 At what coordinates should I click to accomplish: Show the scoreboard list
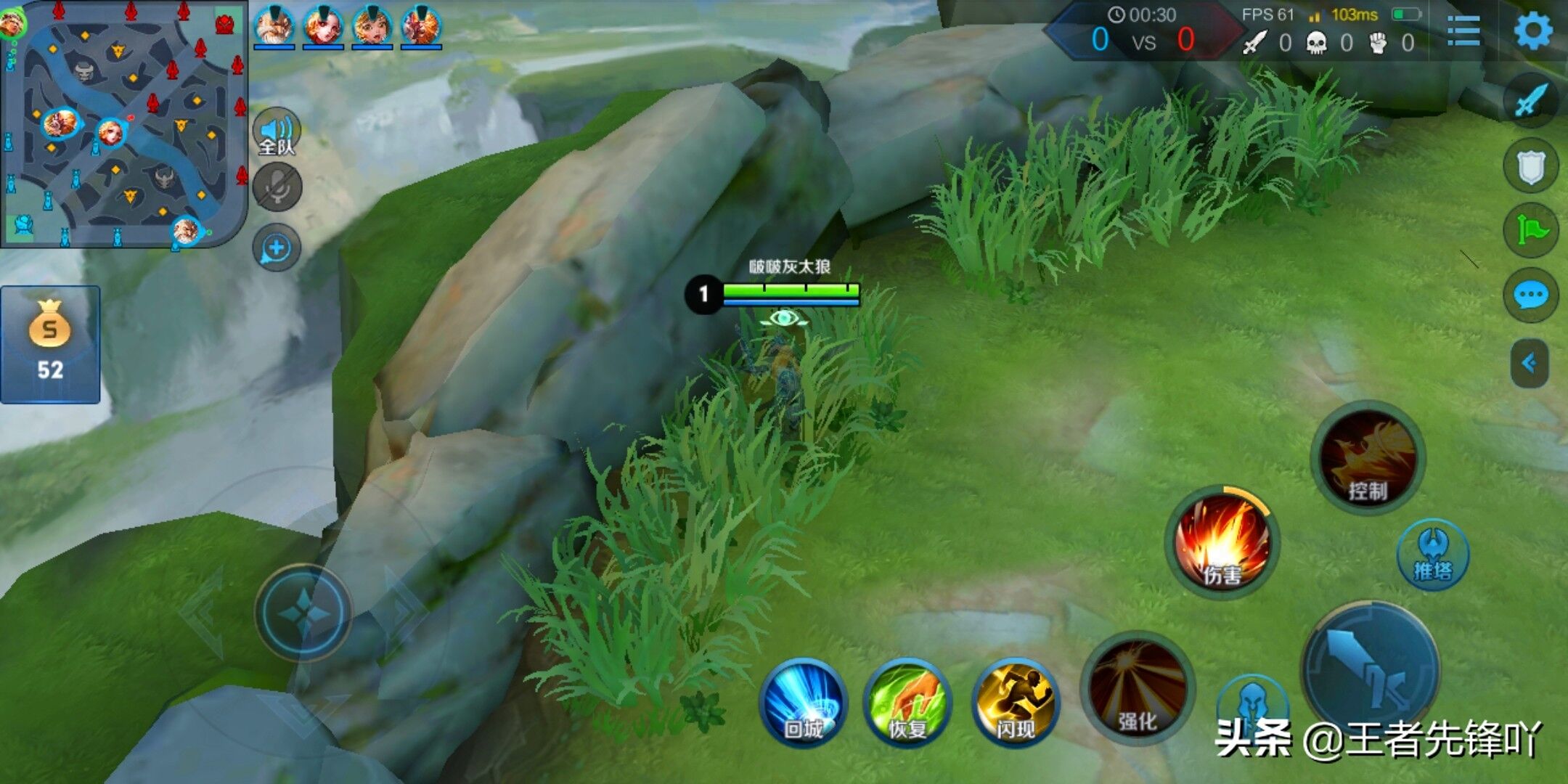(1463, 31)
